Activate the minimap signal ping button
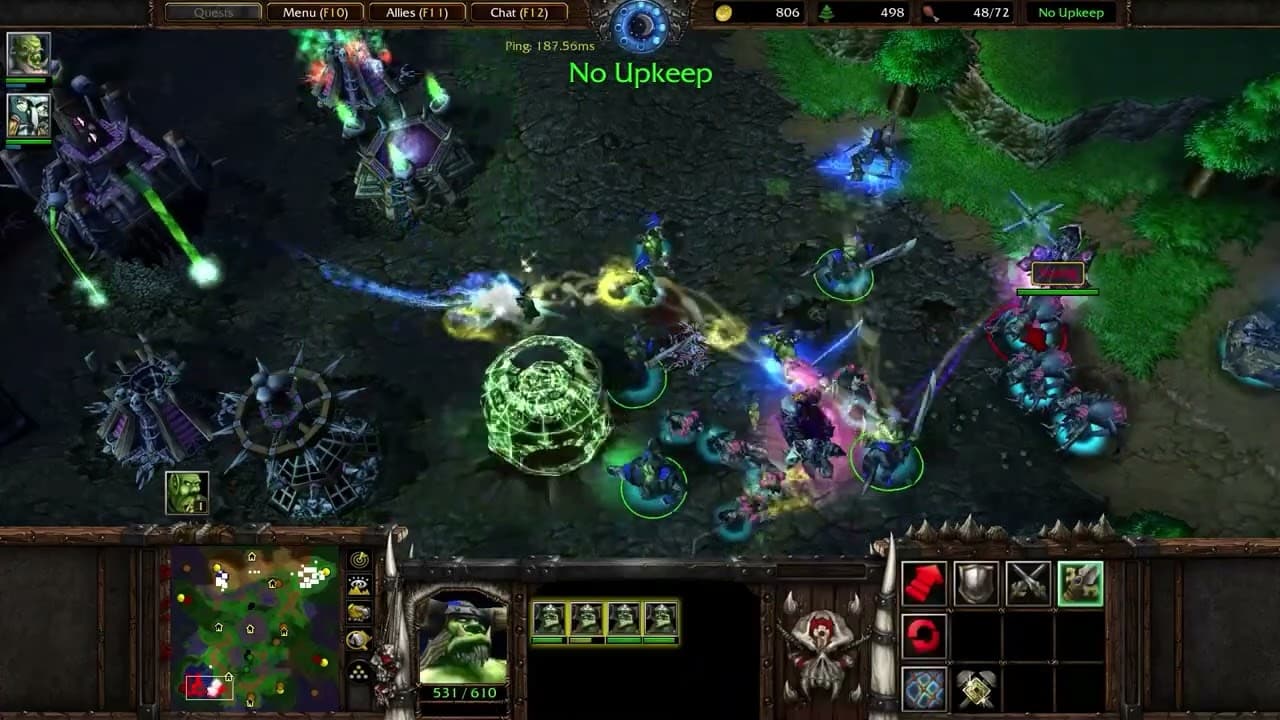The height and width of the screenshot is (720, 1280). click(x=358, y=560)
